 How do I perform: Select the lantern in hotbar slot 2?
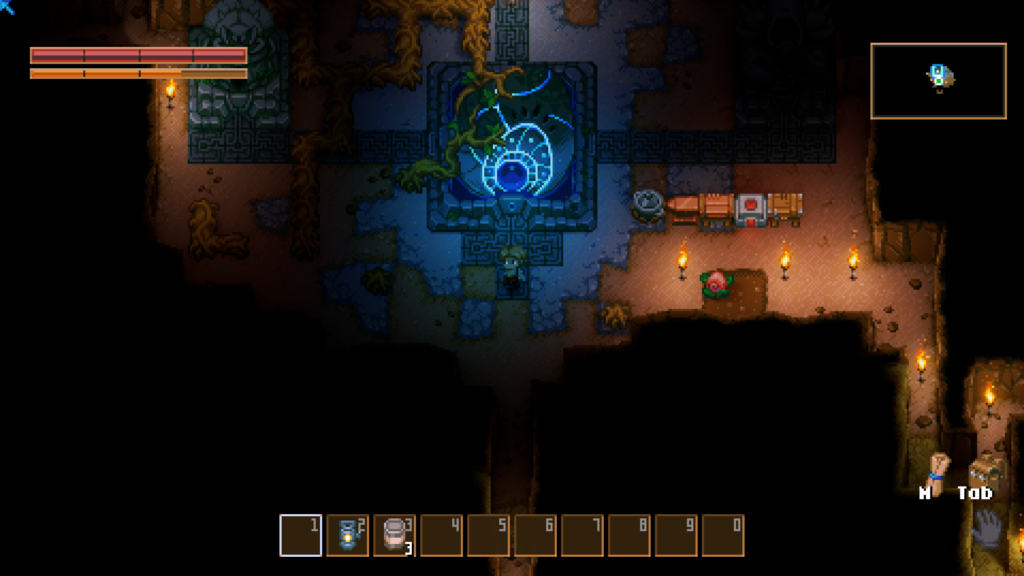[x=347, y=535]
